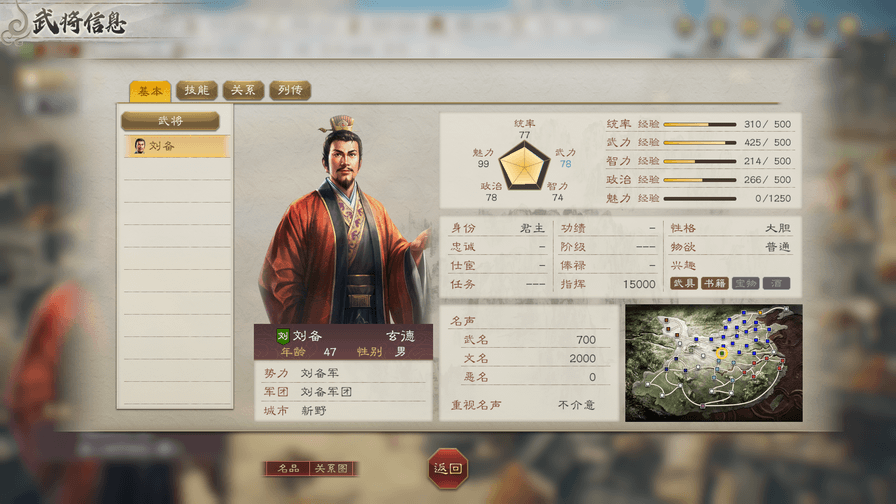Select 刘备 in the officer list
896x504 pixels.
tap(175, 146)
